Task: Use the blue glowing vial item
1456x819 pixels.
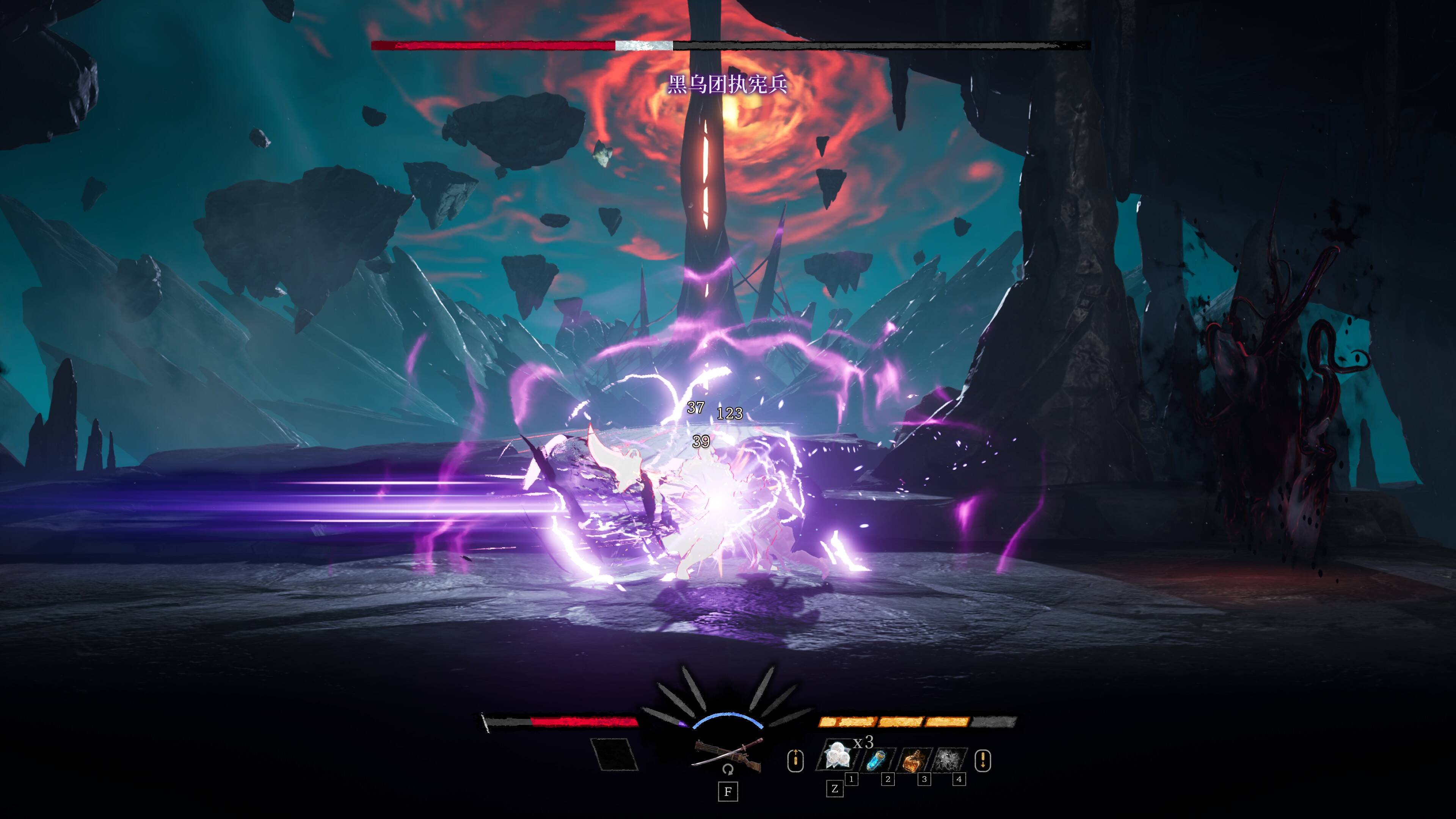Action: point(877,759)
